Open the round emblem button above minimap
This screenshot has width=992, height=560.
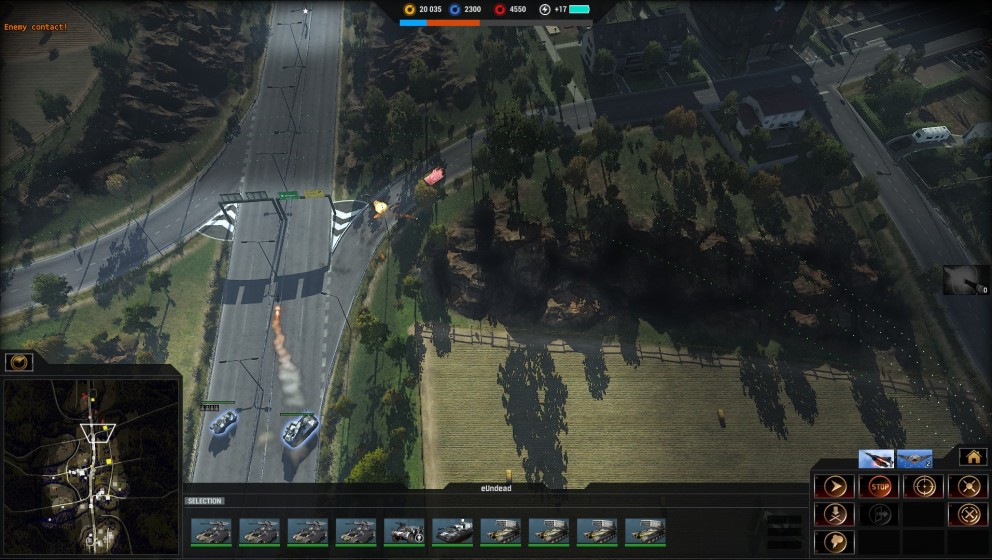click(x=19, y=362)
